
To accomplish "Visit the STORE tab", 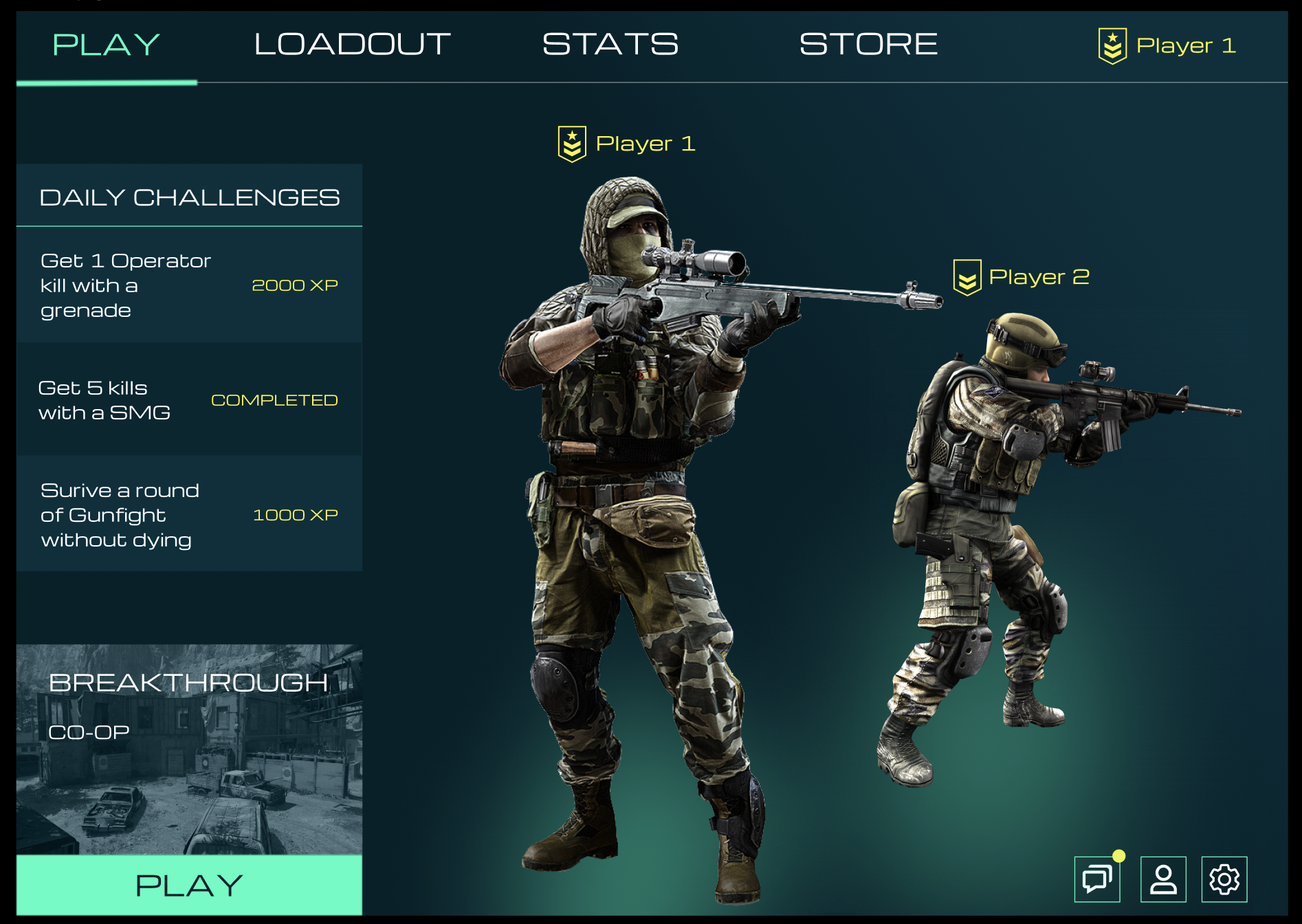I will tap(868, 43).
